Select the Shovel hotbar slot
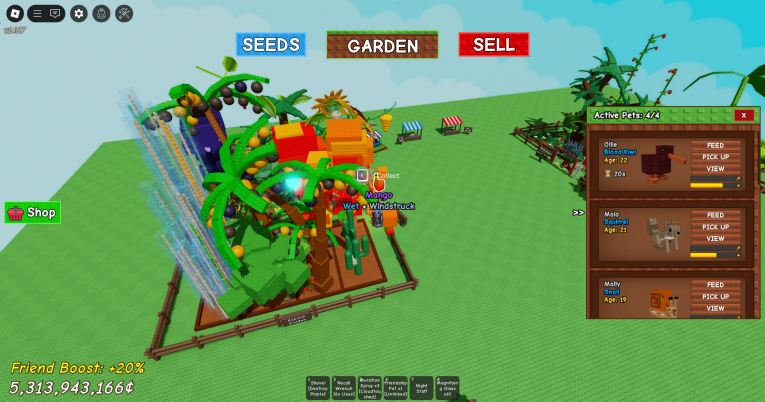765x402 pixels. (x=317, y=388)
